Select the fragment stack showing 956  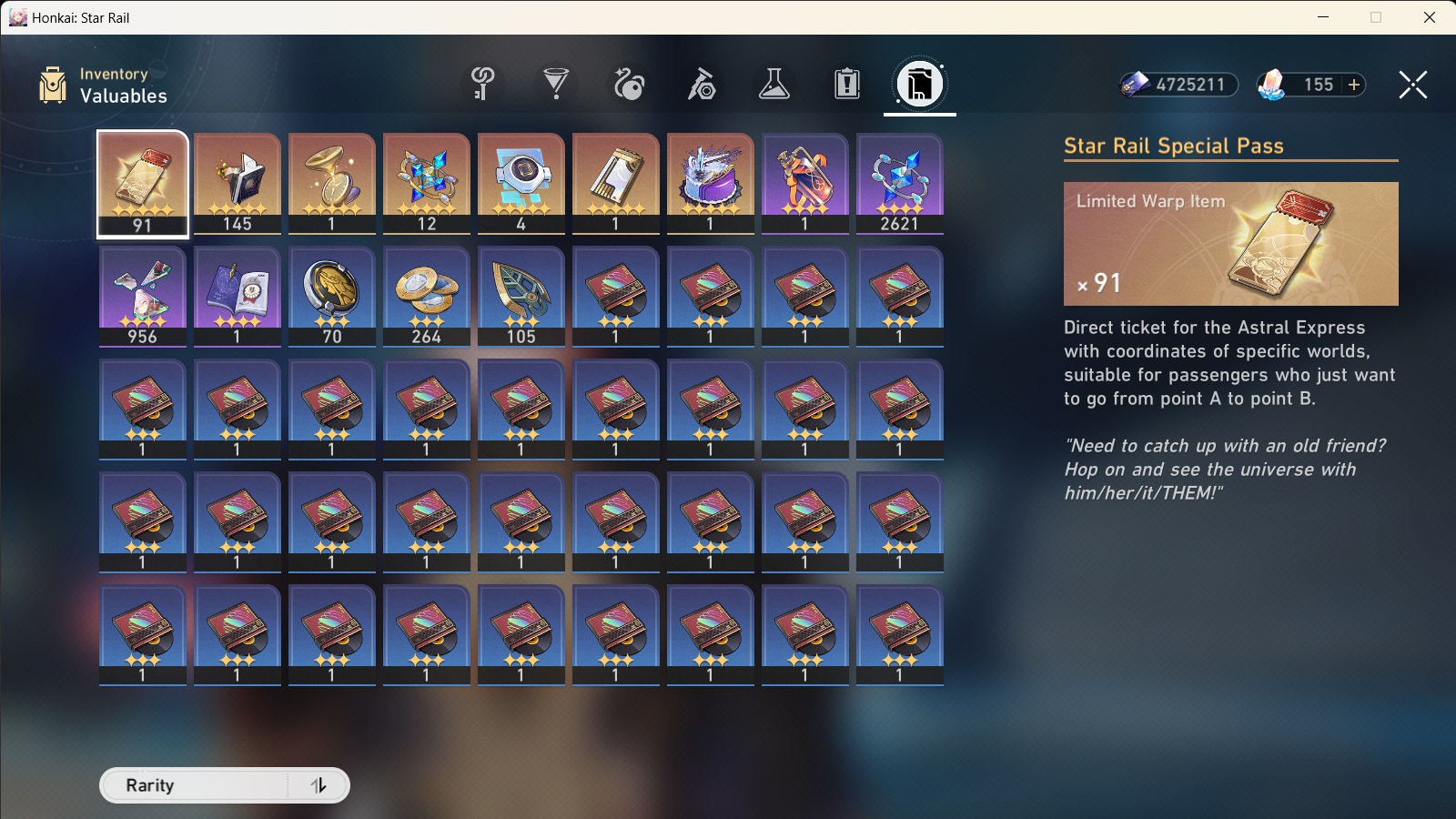coord(142,296)
